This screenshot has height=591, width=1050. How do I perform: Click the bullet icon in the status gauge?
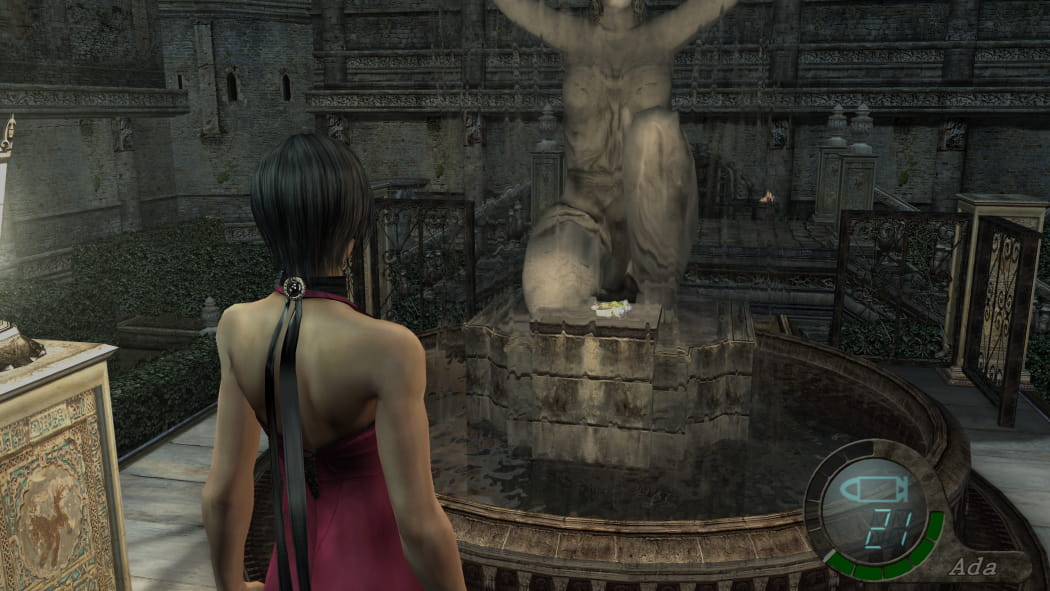tap(872, 491)
